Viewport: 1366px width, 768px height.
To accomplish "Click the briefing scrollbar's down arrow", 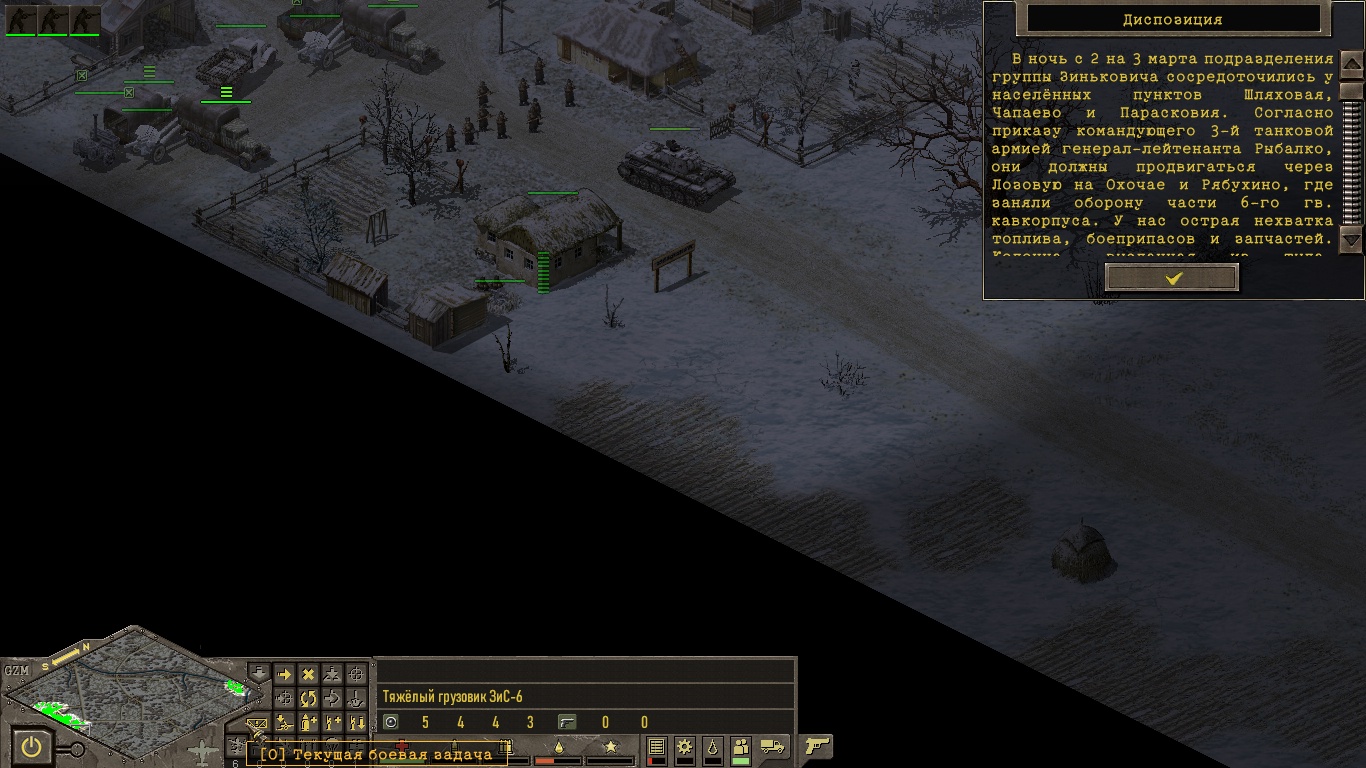I will 1351,239.
